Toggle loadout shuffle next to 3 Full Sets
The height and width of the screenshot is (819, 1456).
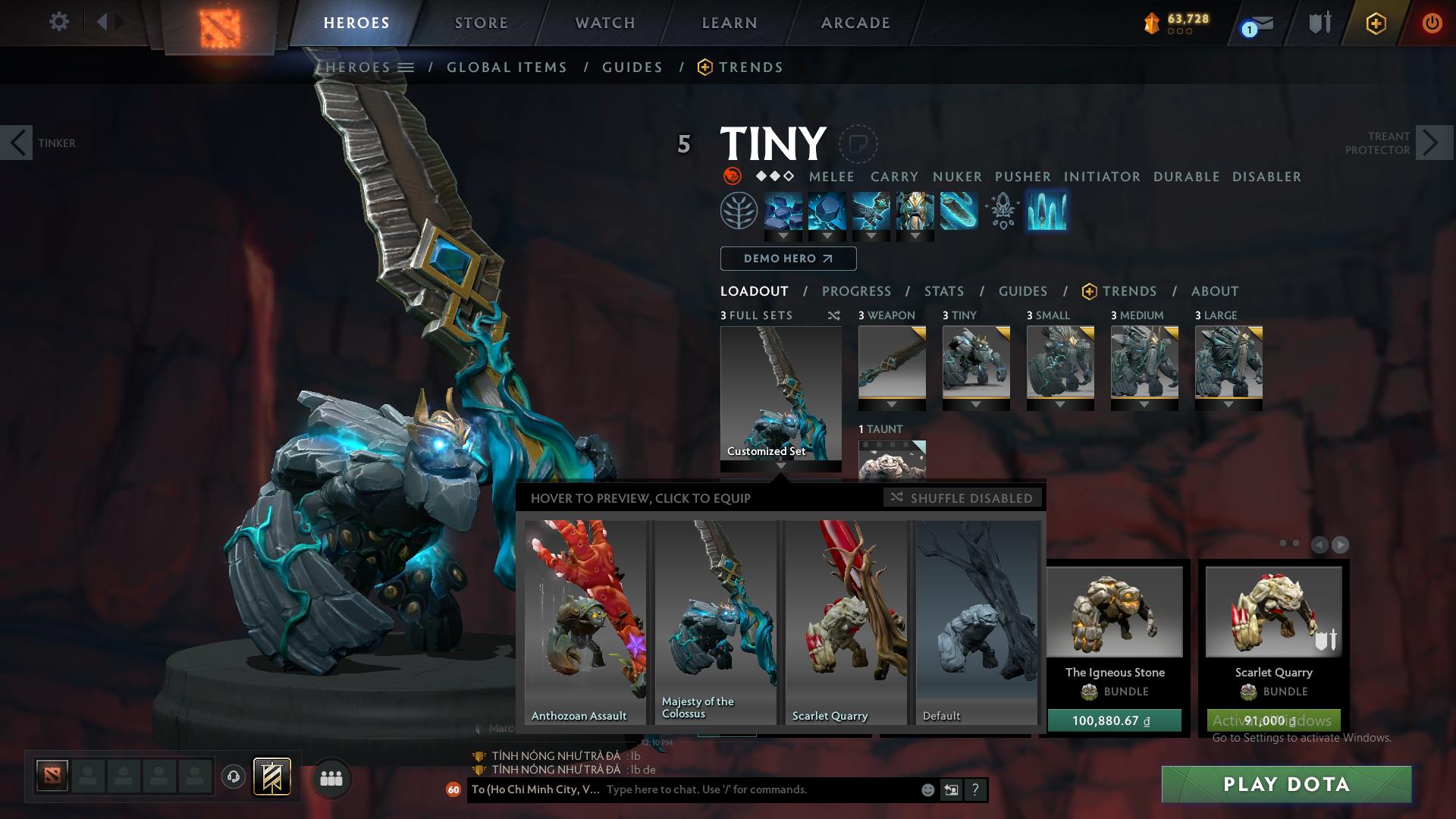(x=834, y=315)
